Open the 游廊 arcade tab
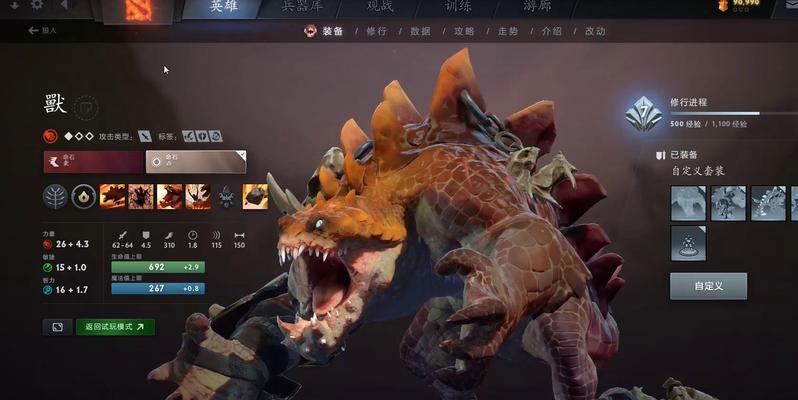798x400 pixels. pyautogui.click(x=537, y=7)
